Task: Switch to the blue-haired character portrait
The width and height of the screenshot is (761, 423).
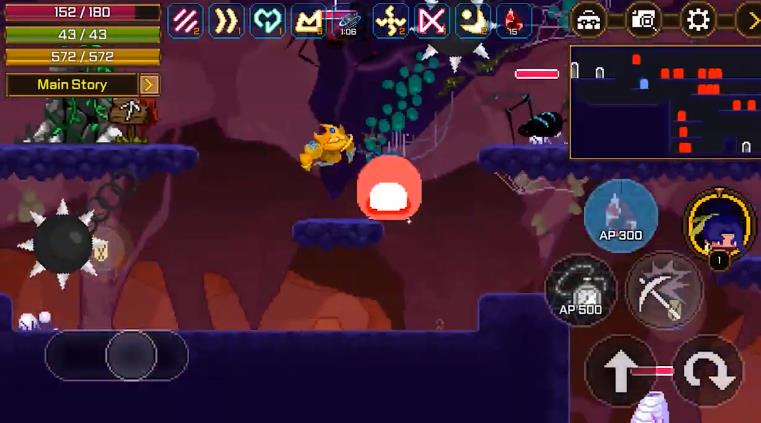Action: tap(719, 226)
